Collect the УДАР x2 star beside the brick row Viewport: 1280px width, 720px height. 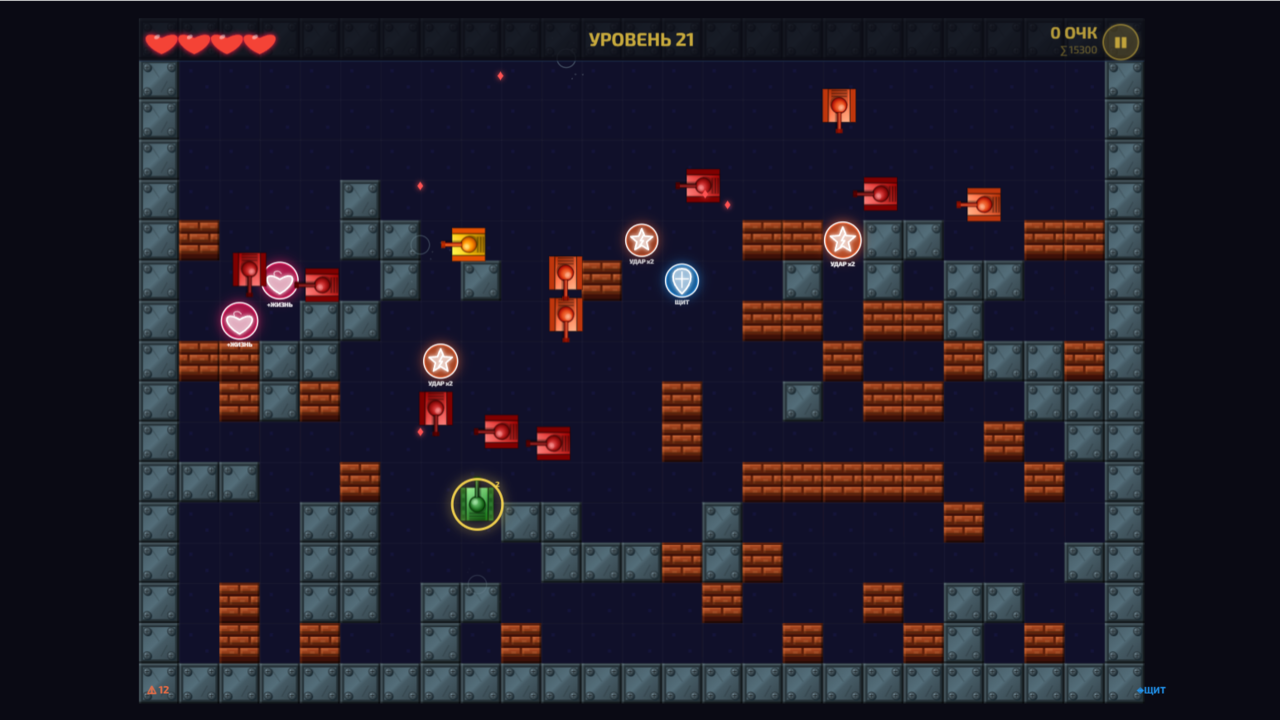(641, 239)
